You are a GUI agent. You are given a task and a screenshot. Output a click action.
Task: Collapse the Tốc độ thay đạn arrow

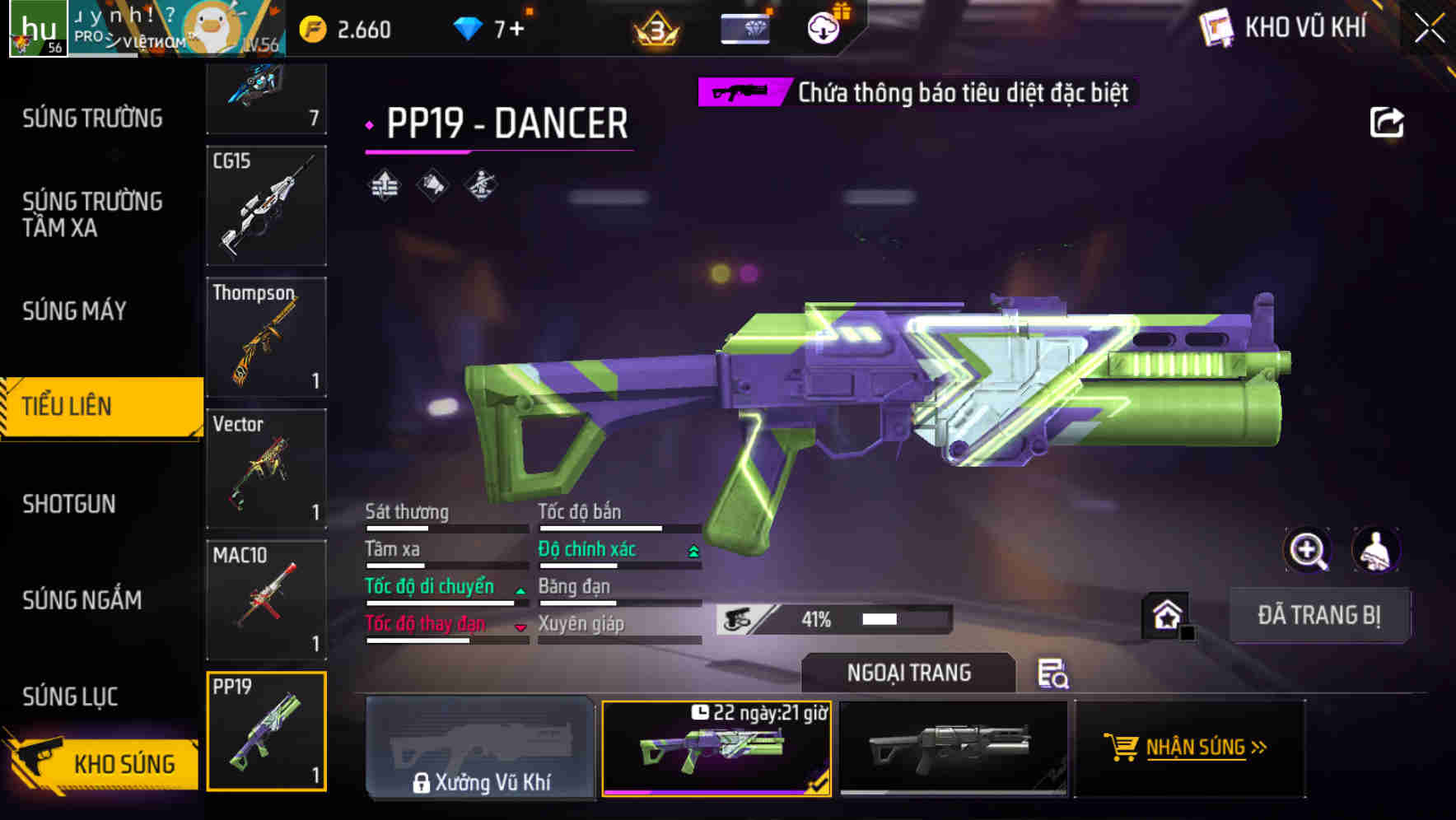click(x=520, y=626)
